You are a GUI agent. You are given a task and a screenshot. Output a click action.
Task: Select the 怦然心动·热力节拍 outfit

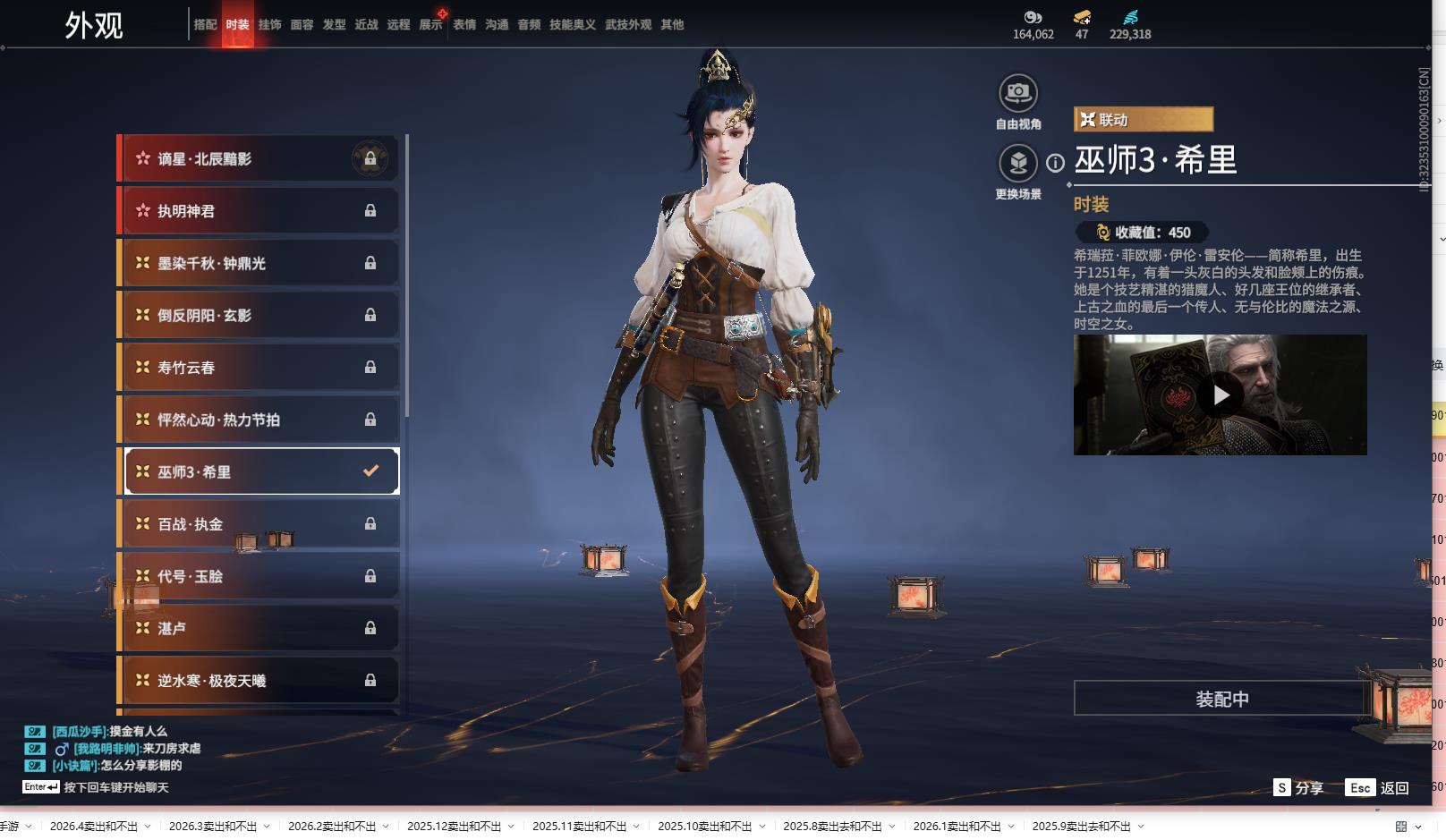[x=259, y=420]
